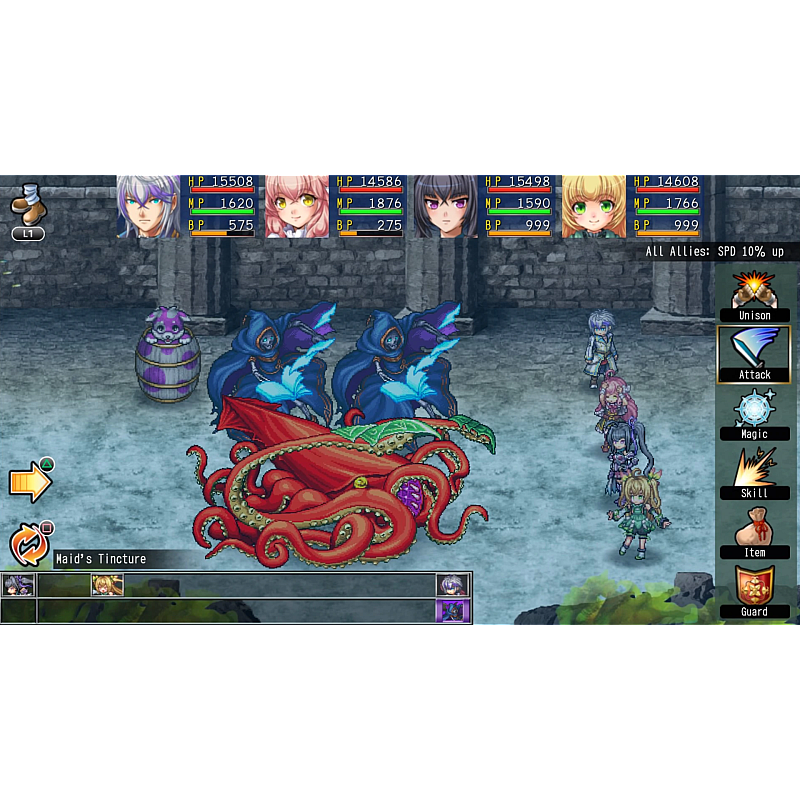Image resolution: width=800 pixels, height=800 pixels.
Task: Select the black-haired girl portrait
Action: click(445, 207)
